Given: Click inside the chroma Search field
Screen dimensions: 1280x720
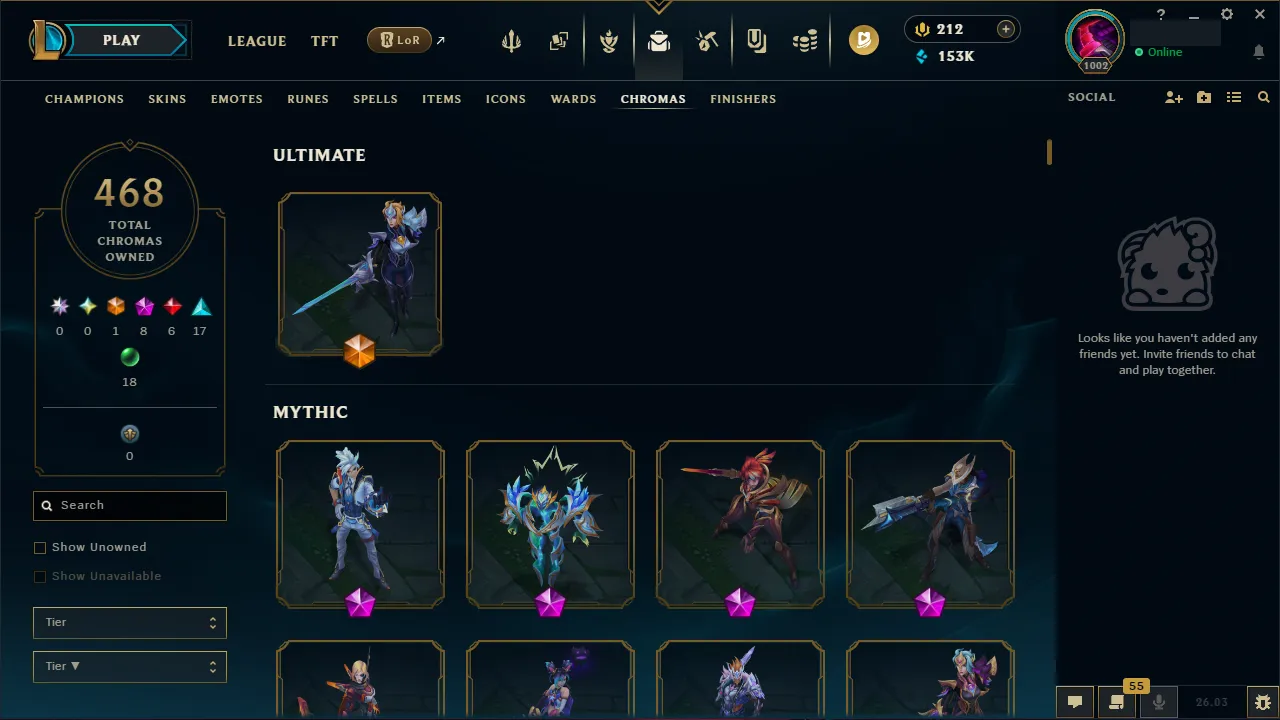Looking at the screenshot, I should [x=130, y=505].
